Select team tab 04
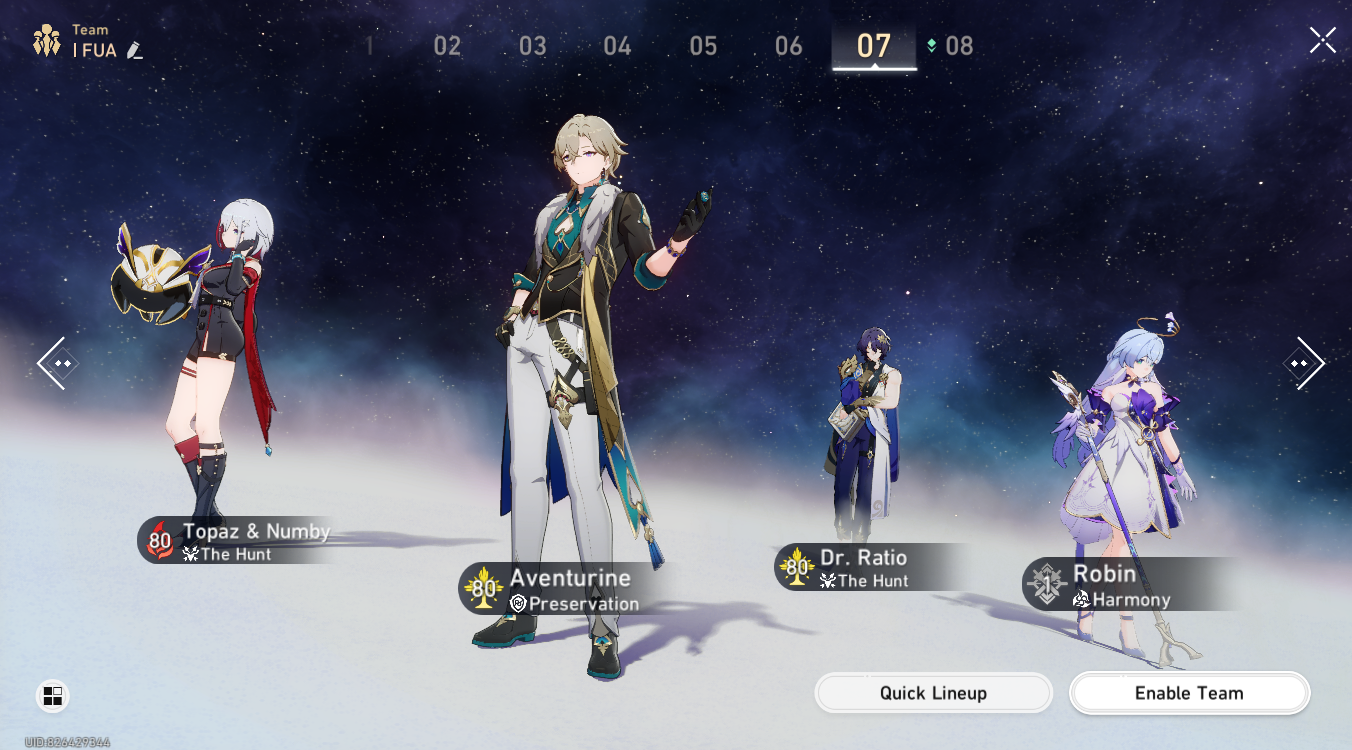 [x=618, y=46]
